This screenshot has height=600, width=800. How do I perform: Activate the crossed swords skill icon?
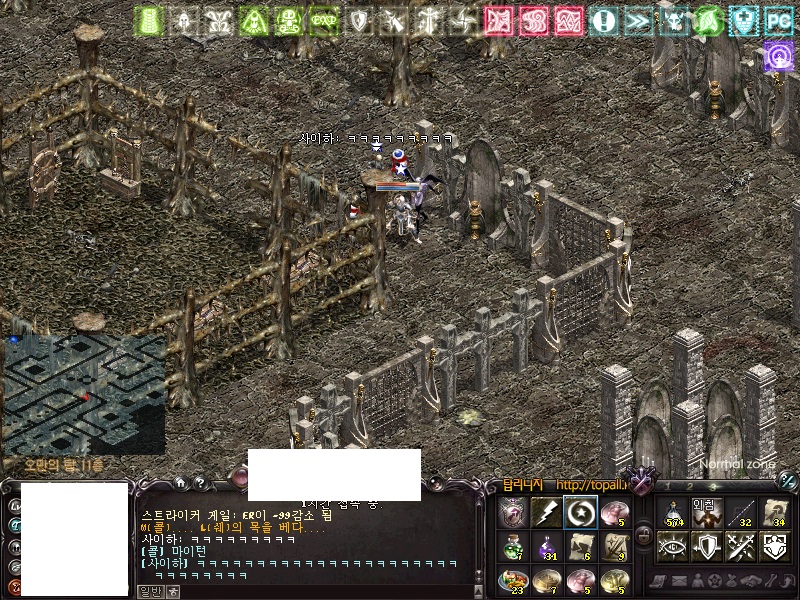pyautogui.click(x=741, y=547)
